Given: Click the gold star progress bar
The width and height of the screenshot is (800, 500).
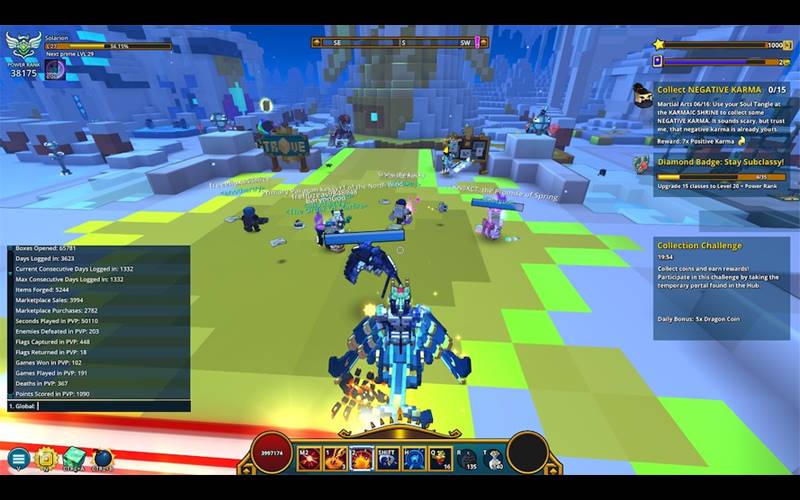Looking at the screenshot, I should pos(720,45).
